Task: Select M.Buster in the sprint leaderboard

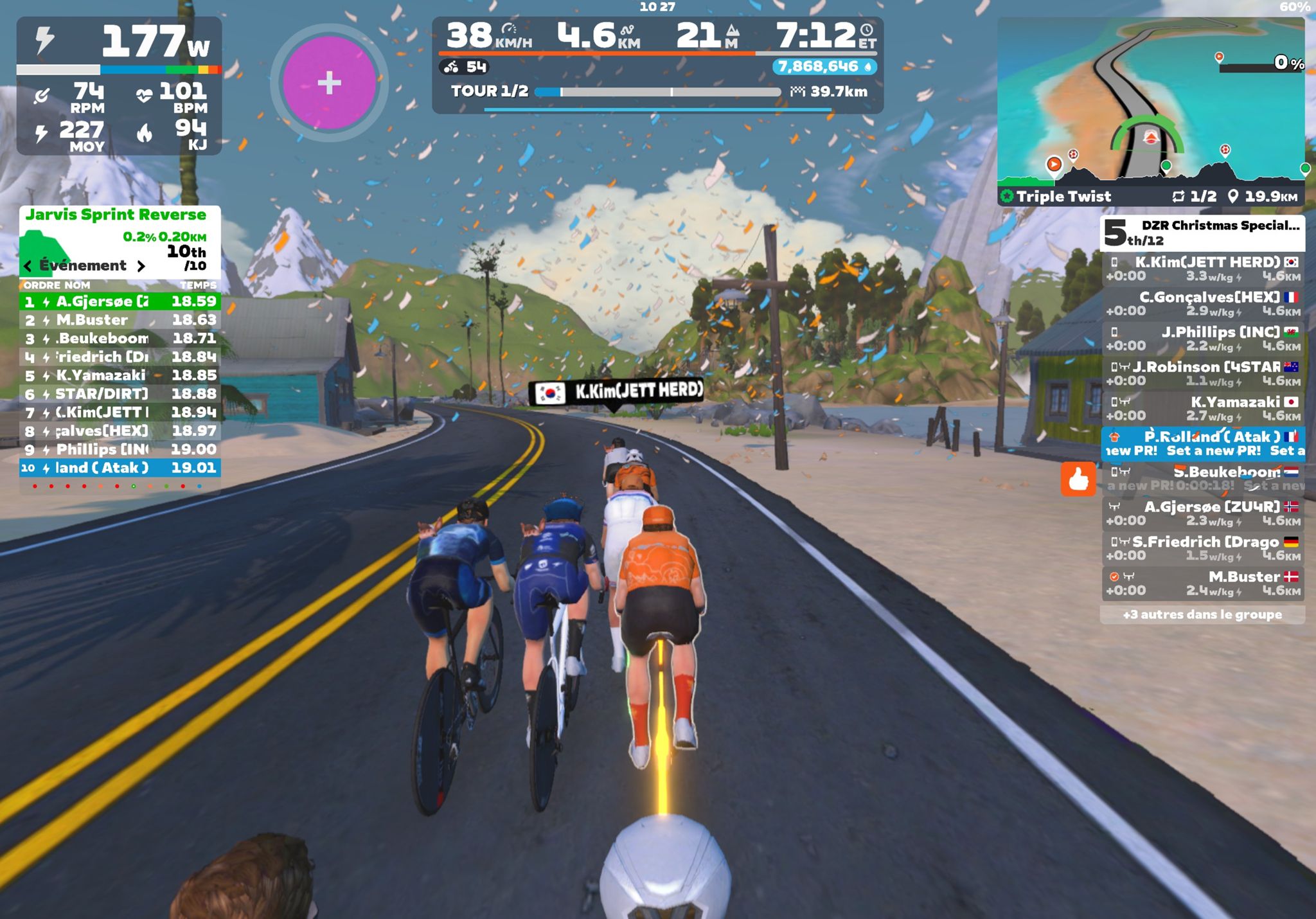Action: [x=120, y=320]
